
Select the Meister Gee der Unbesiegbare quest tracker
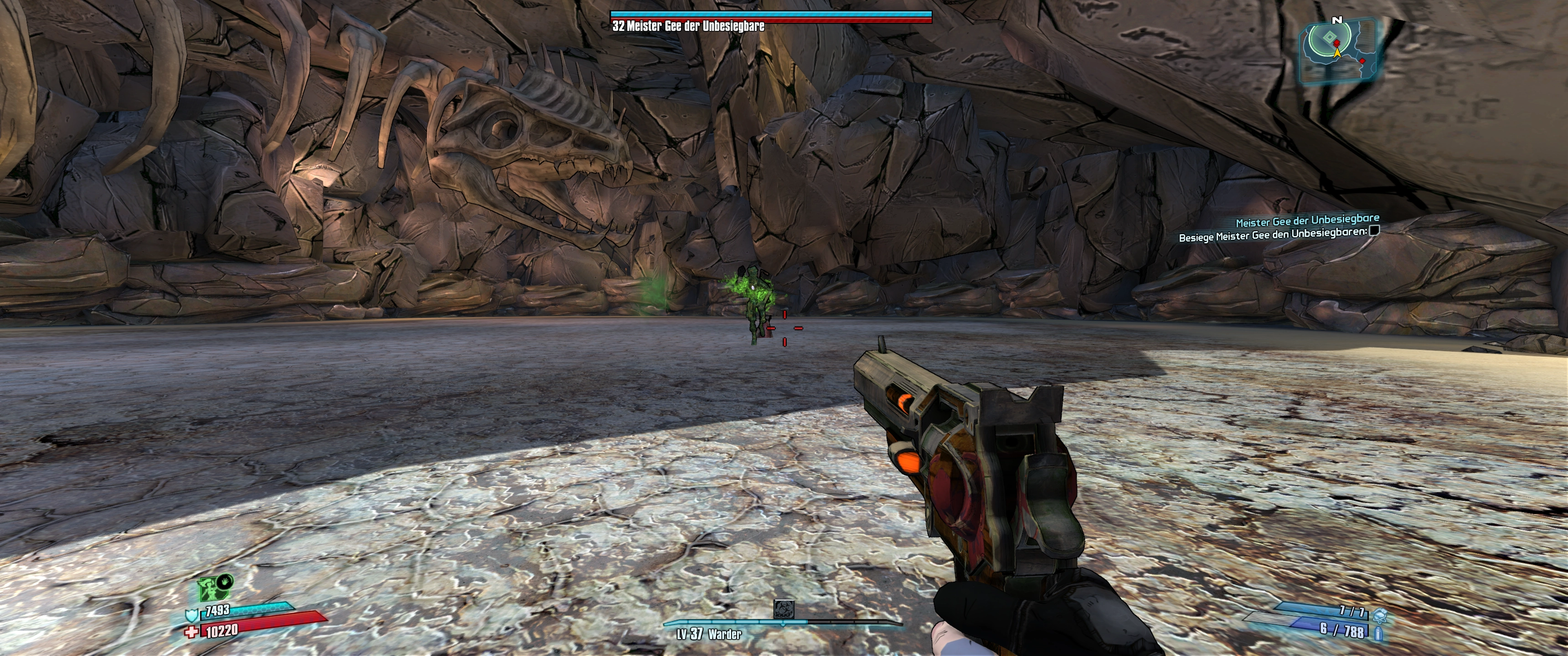click(x=1307, y=220)
